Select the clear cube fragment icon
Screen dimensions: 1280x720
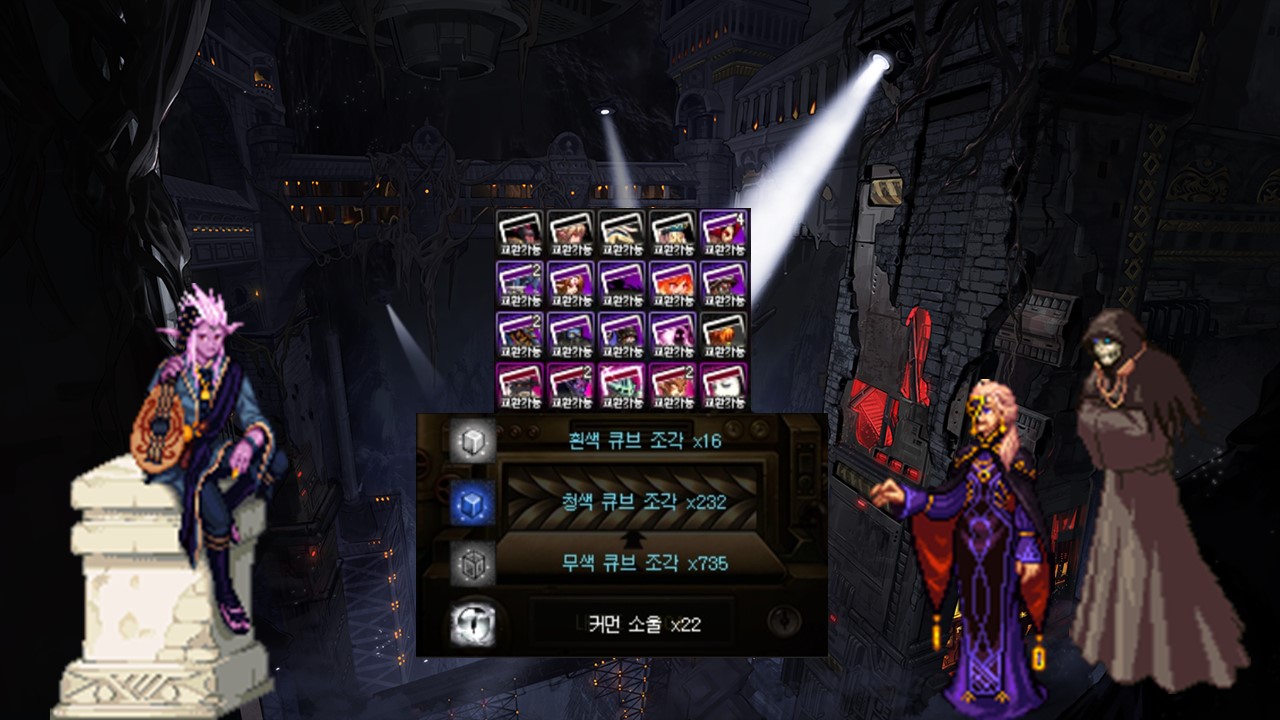pyautogui.click(x=472, y=563)
